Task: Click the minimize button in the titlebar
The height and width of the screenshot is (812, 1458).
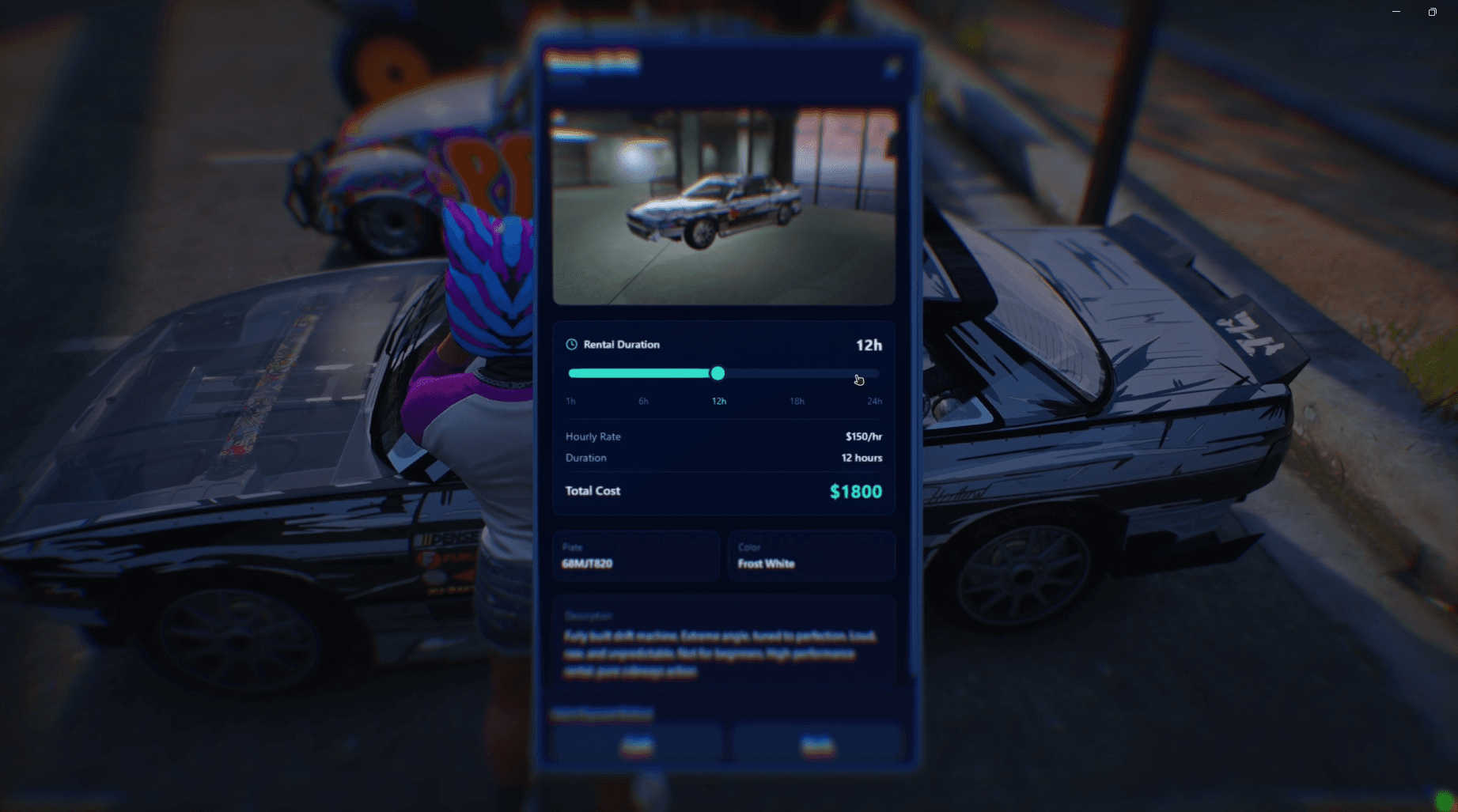Action: 1396,12
